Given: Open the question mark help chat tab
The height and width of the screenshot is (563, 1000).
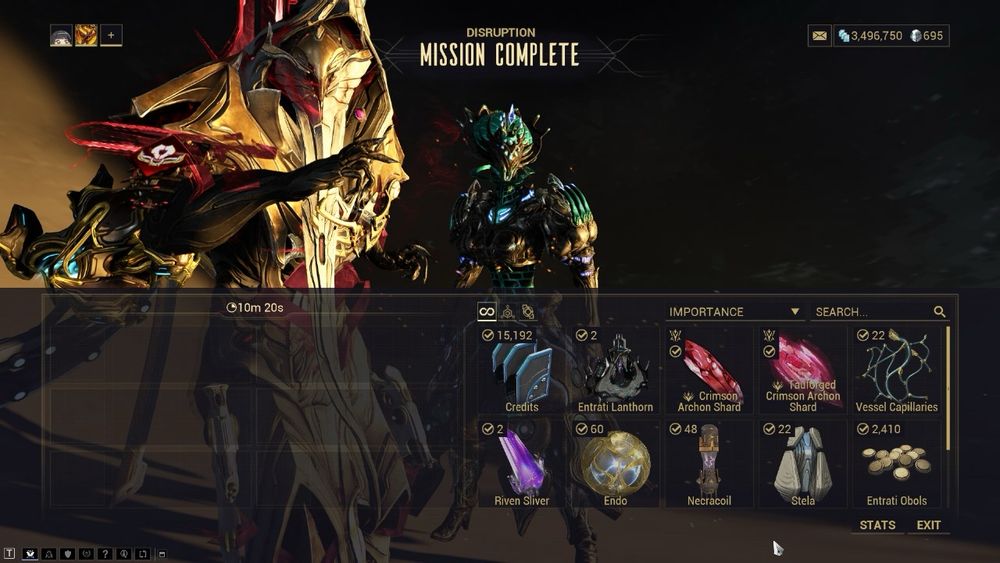Looking at the screenshot, I should tap(105, 553).
